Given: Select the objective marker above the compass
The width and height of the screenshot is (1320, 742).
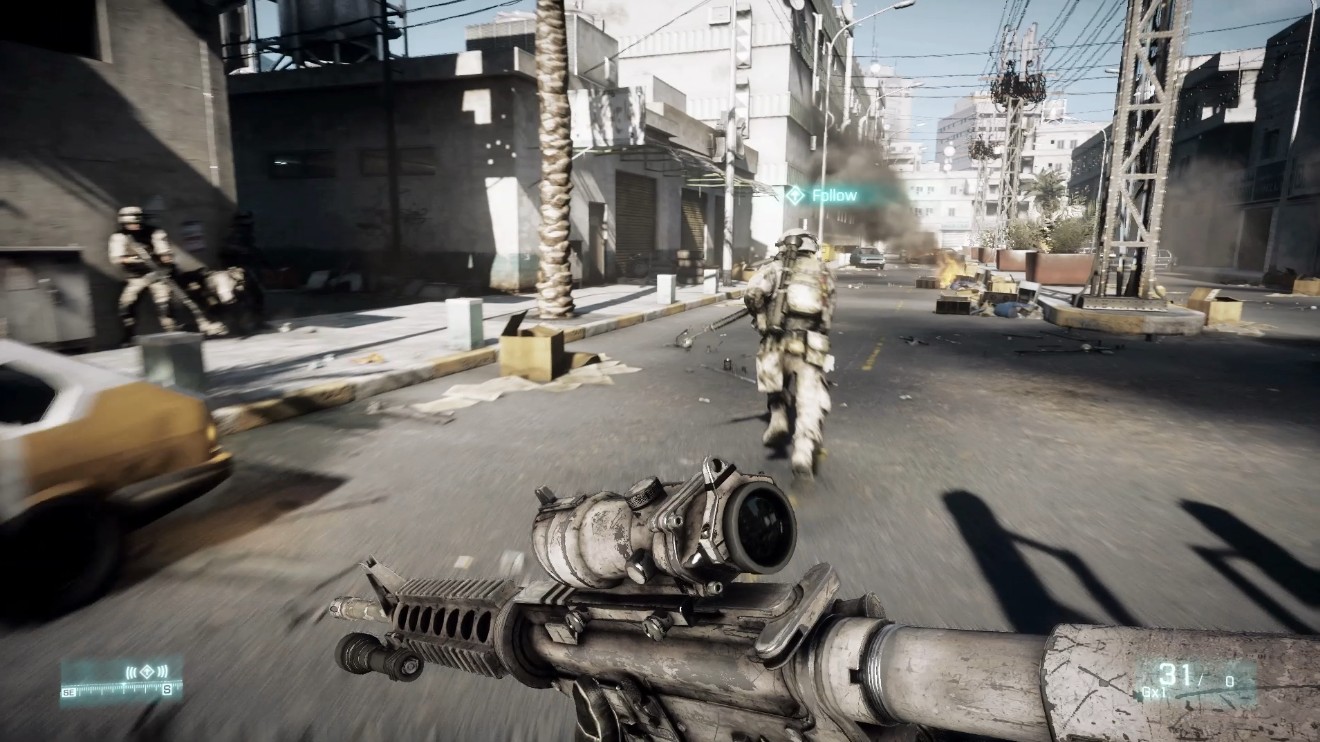Looking at the screenshot, I should pyautogui.click(x=147, y=670).
